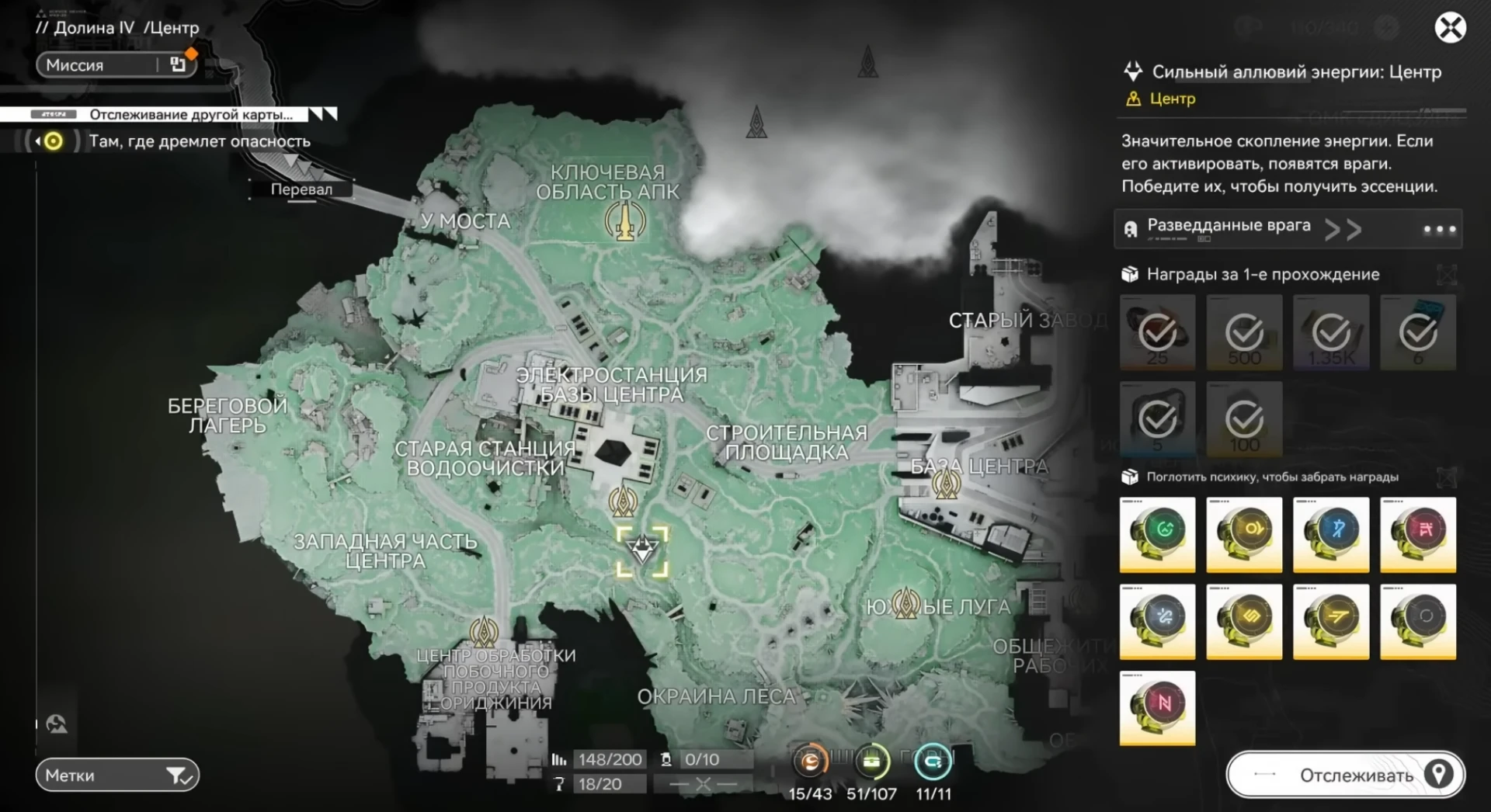Select the tracked quest 'Там, где дремлет опасность'
The width and height of the screenshot is (1491, 812).
pyautogui.click(x=200, y=141)
